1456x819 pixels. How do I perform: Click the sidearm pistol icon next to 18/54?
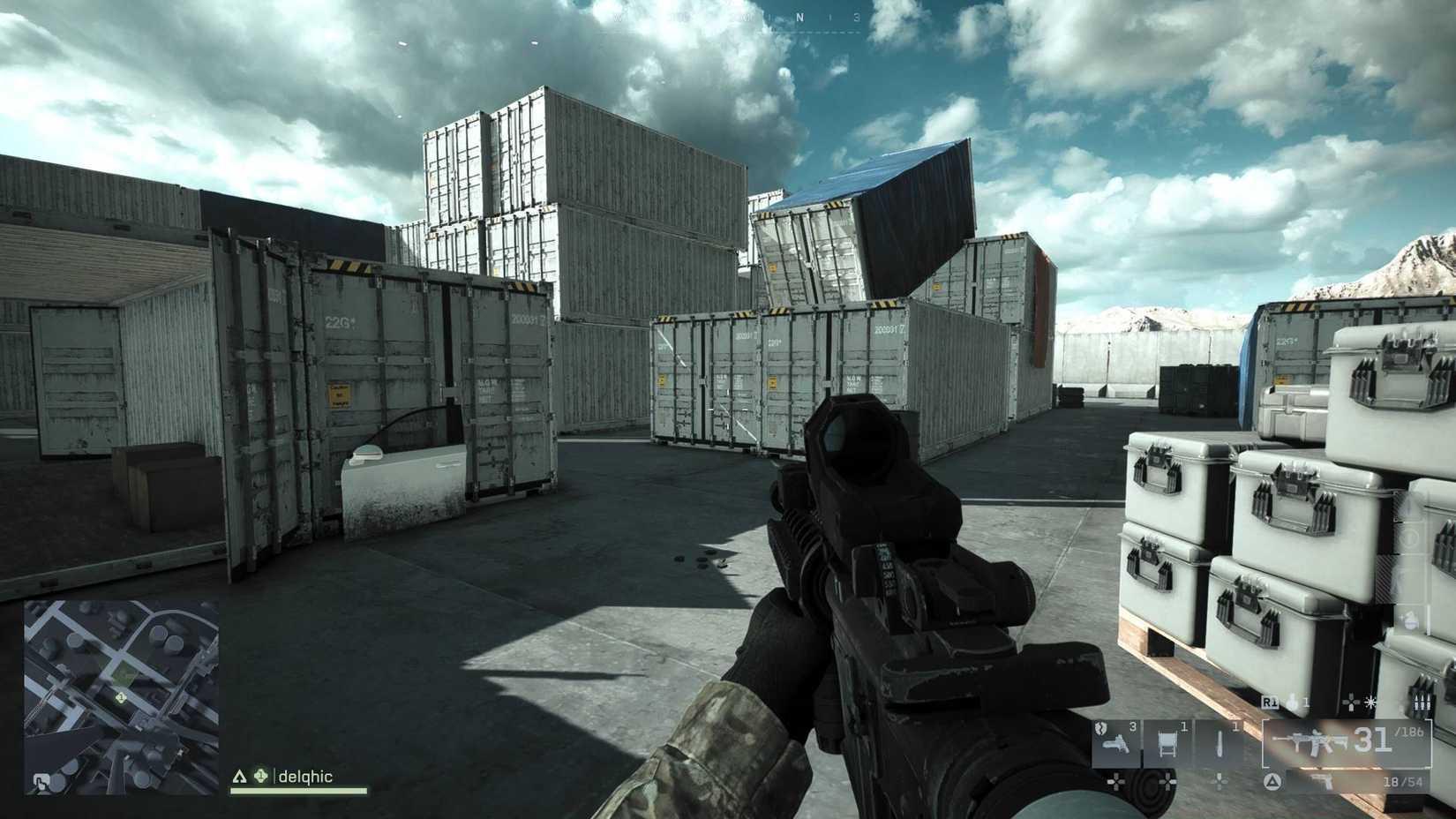coord(1324,781)
